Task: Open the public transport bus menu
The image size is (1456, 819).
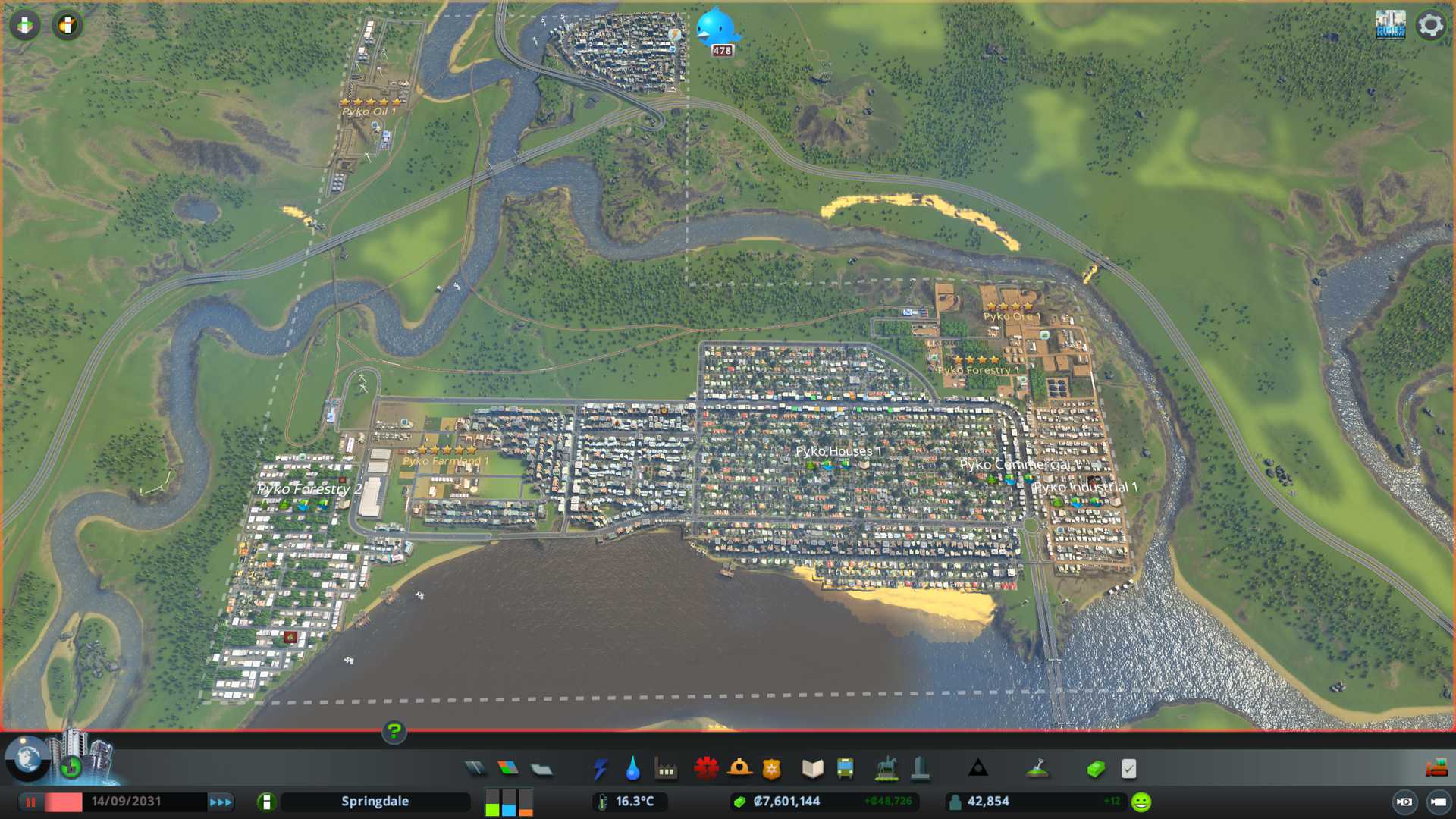Action: (846, 769)
